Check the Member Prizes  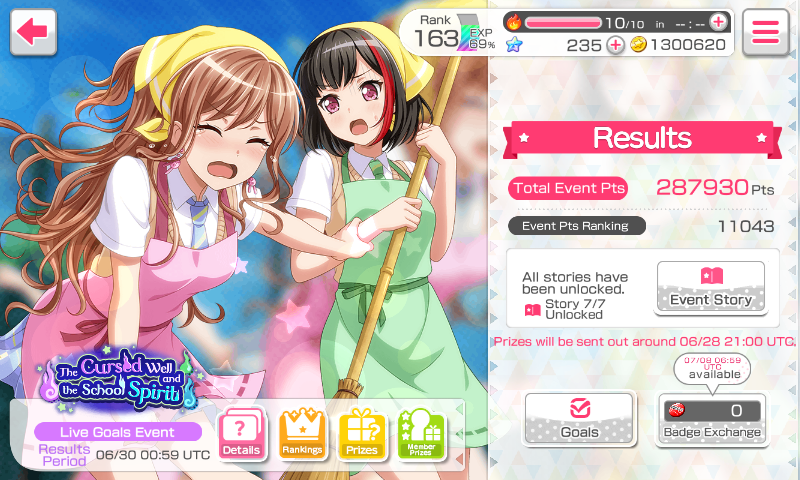[x=422, y=434]
